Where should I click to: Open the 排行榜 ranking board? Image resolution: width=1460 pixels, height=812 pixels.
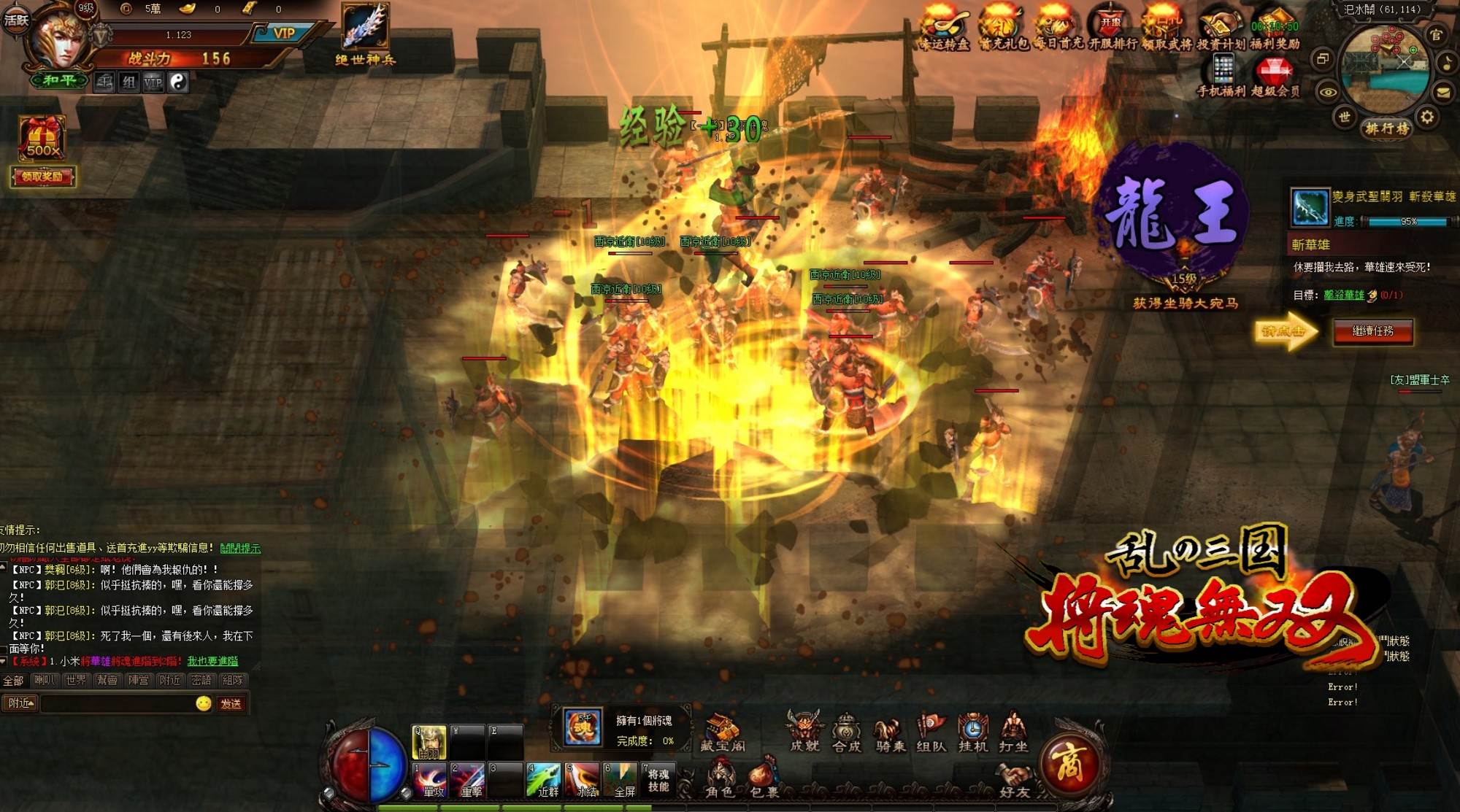tap(1386, 129)
